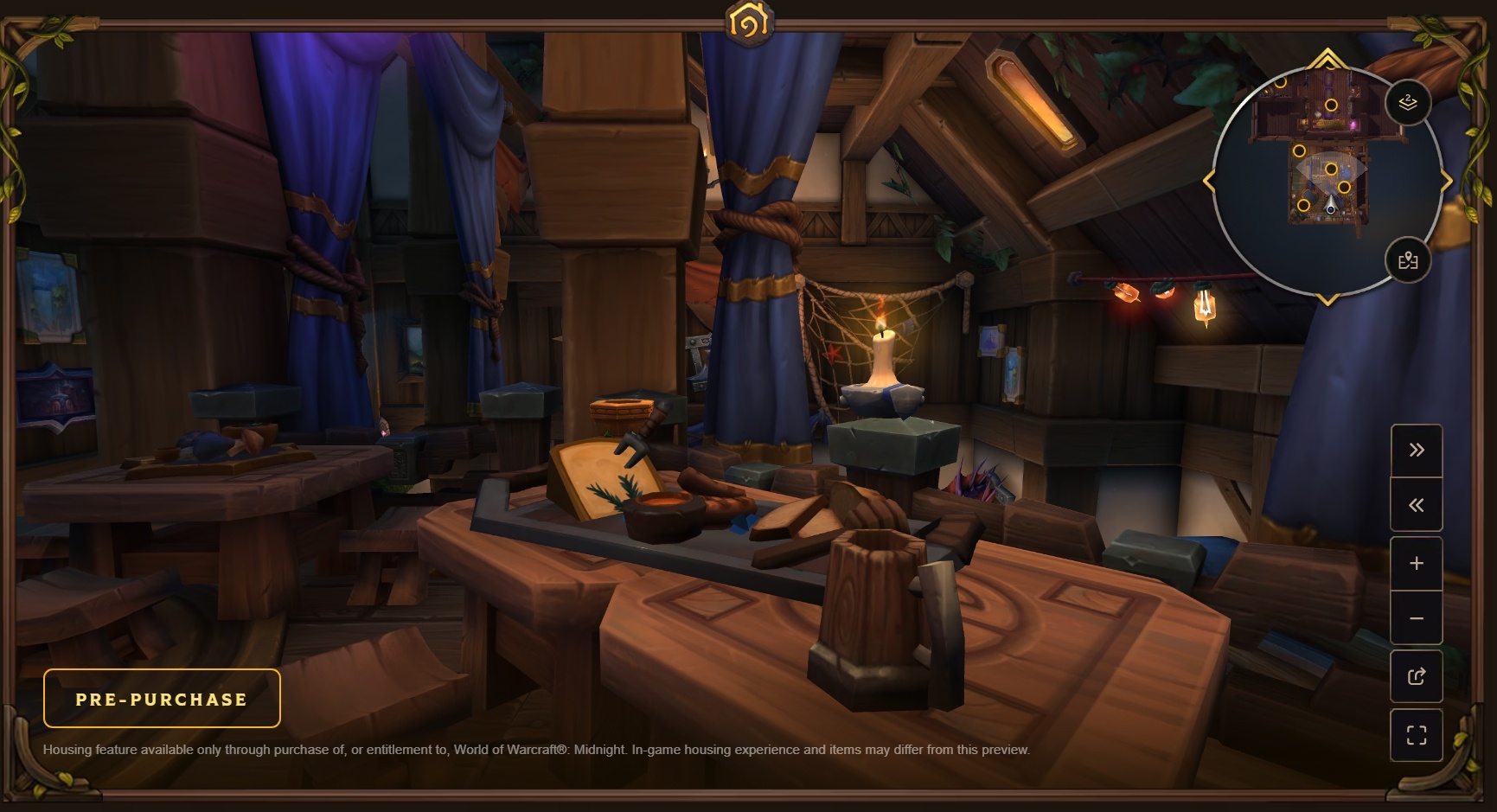Screen dimensions: 1497x812
Task: Open the housing home emblem icon
Action: tap(749, 22)
